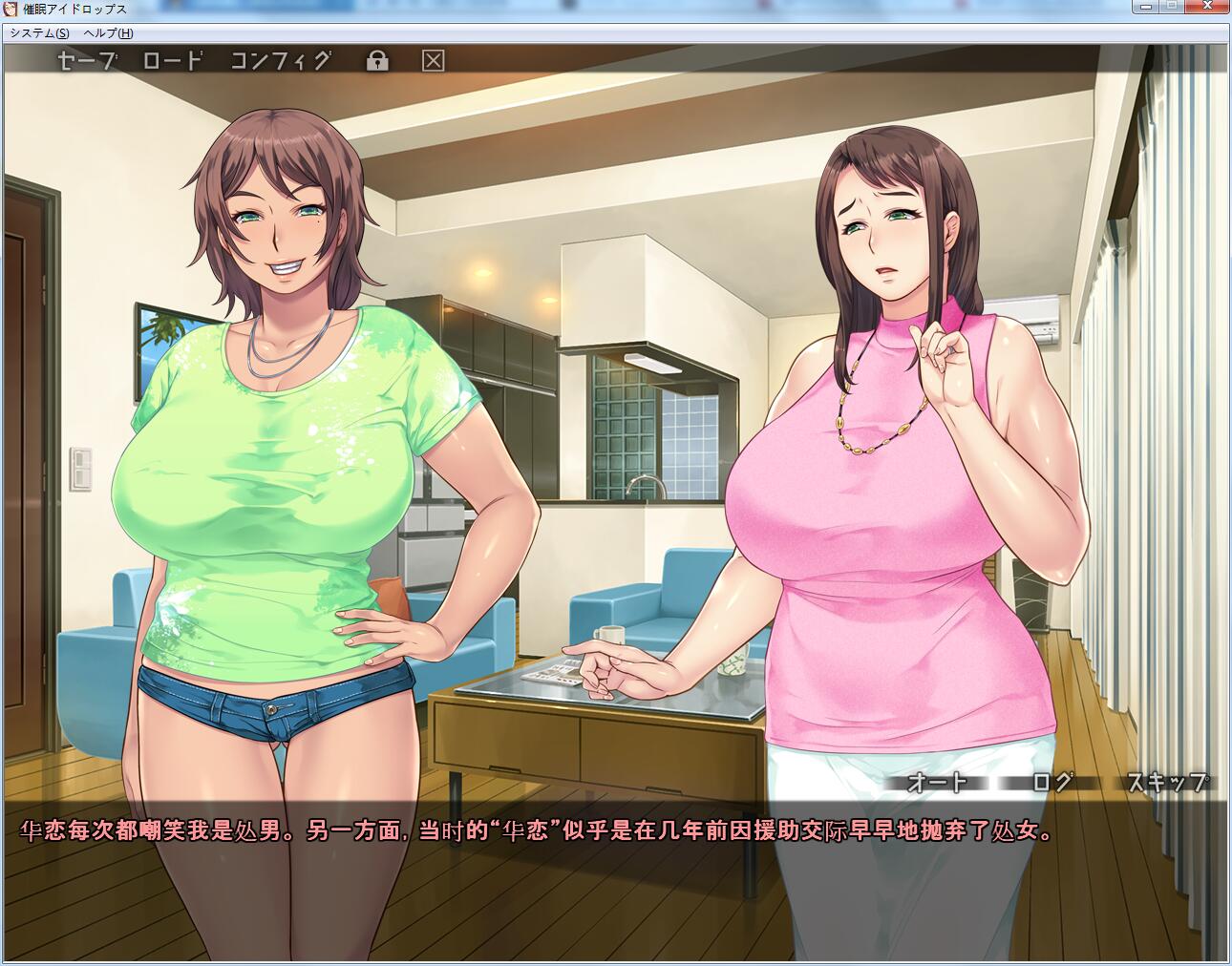This screenshot has height=966, width=1232.
Task: Hide the message window with the X icon
Action: [435, 61]
